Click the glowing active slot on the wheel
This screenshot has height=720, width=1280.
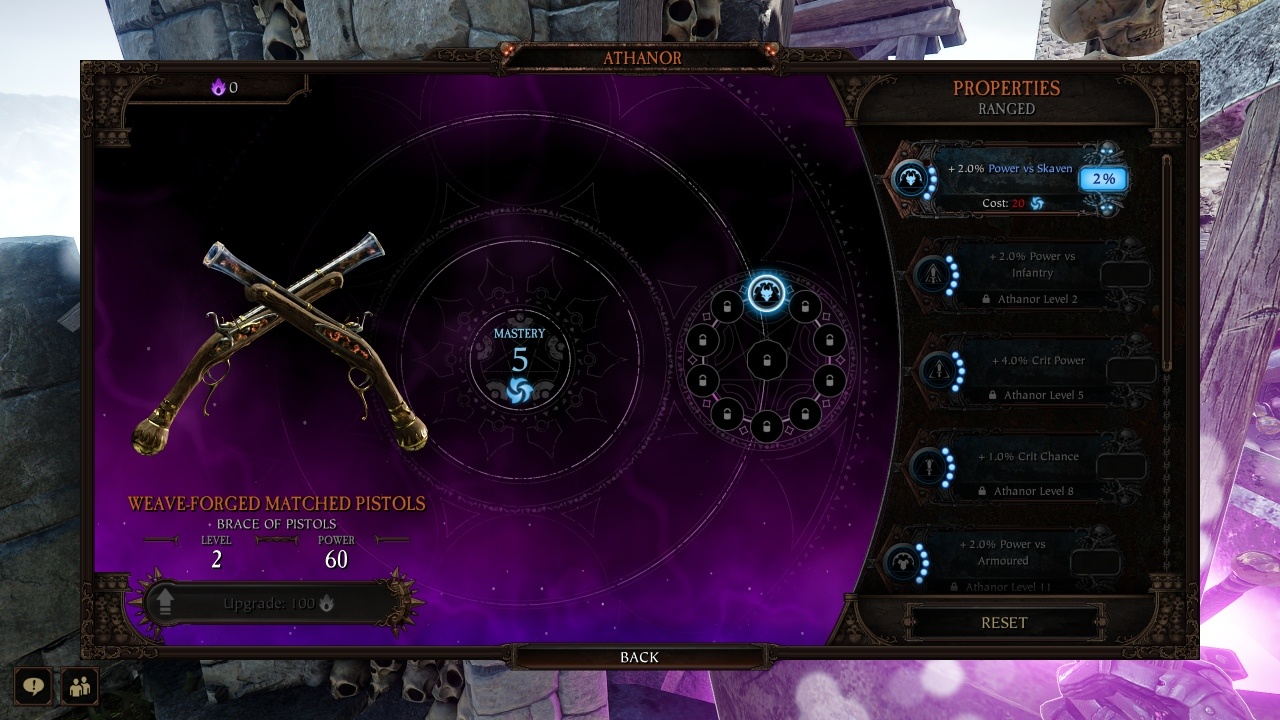coord(766,294)
